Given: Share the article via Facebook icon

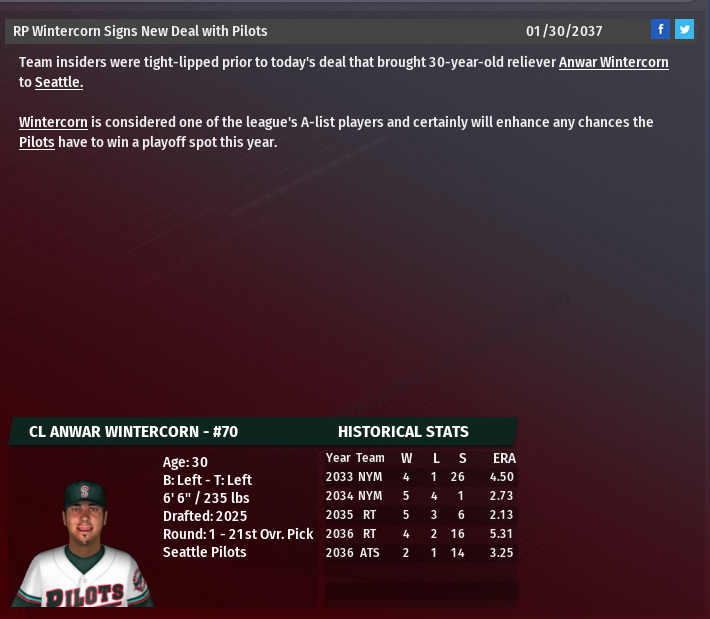Looking at the screenshot, I should coord(660,30).
